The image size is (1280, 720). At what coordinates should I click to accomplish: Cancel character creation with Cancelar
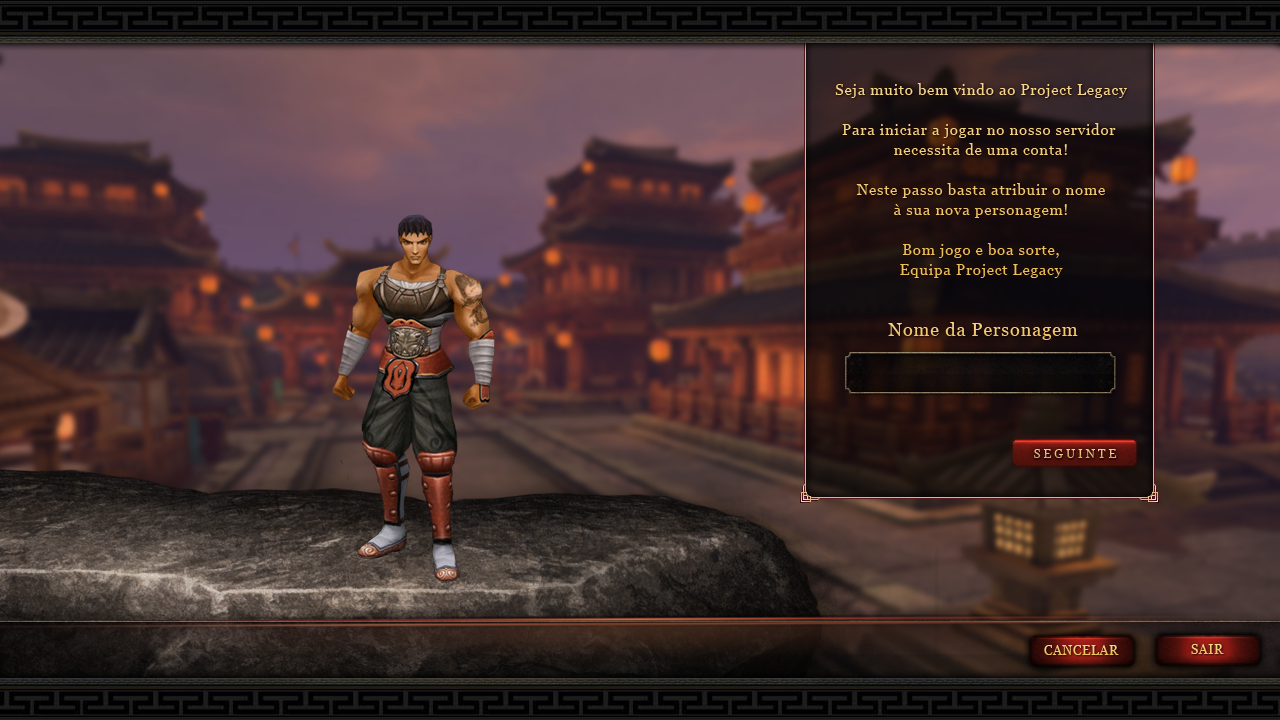[x=1081, y=651]
